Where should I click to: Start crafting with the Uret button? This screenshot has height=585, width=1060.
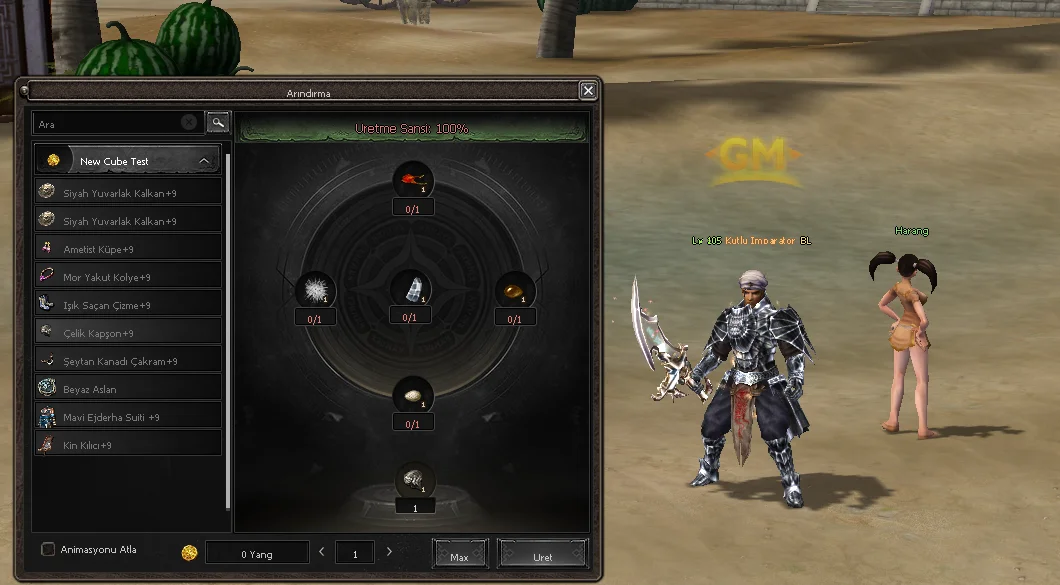pyautogui.click(x=542, y=556)
